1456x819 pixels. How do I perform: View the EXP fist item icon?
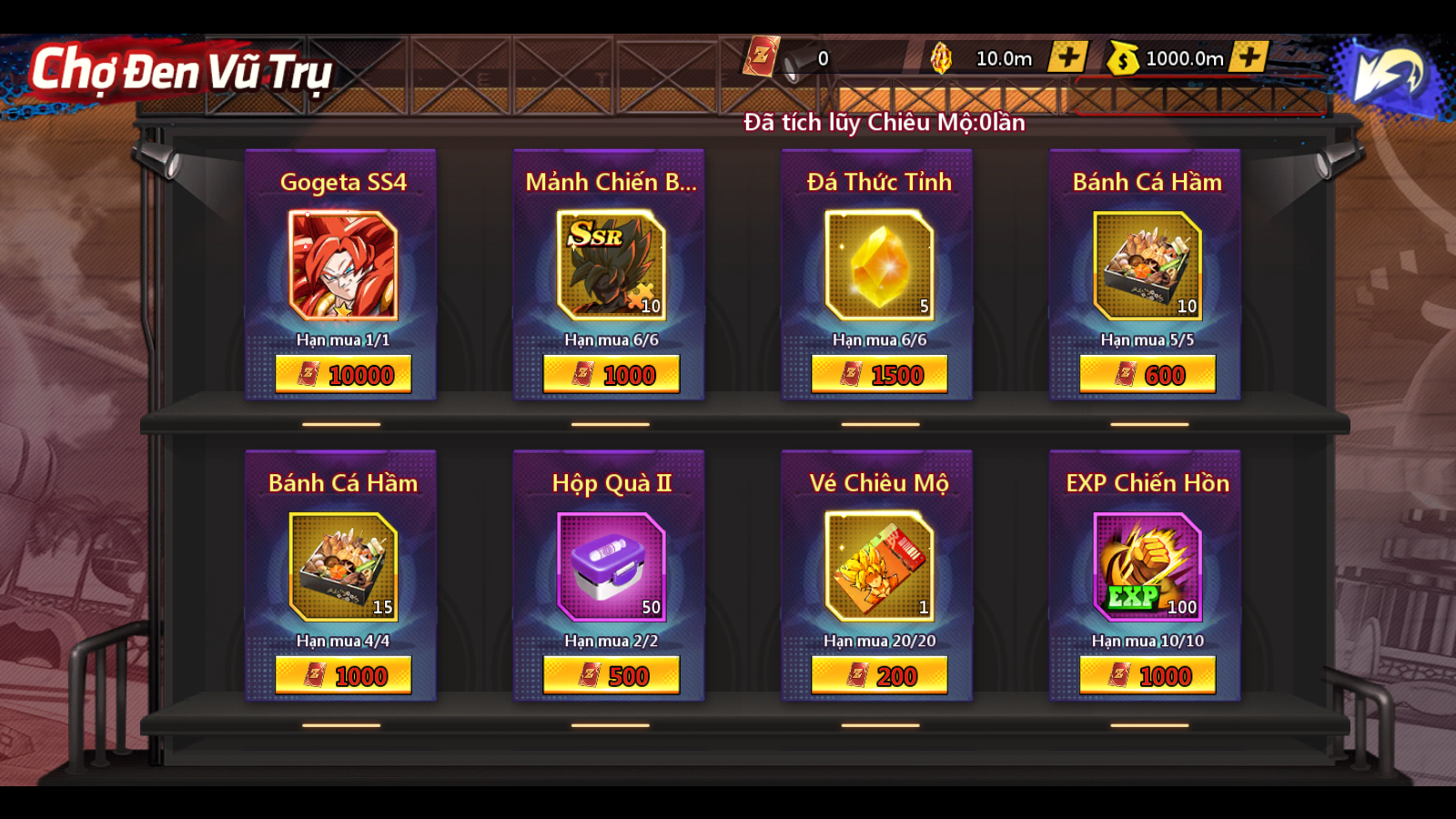click(1148, 566)
